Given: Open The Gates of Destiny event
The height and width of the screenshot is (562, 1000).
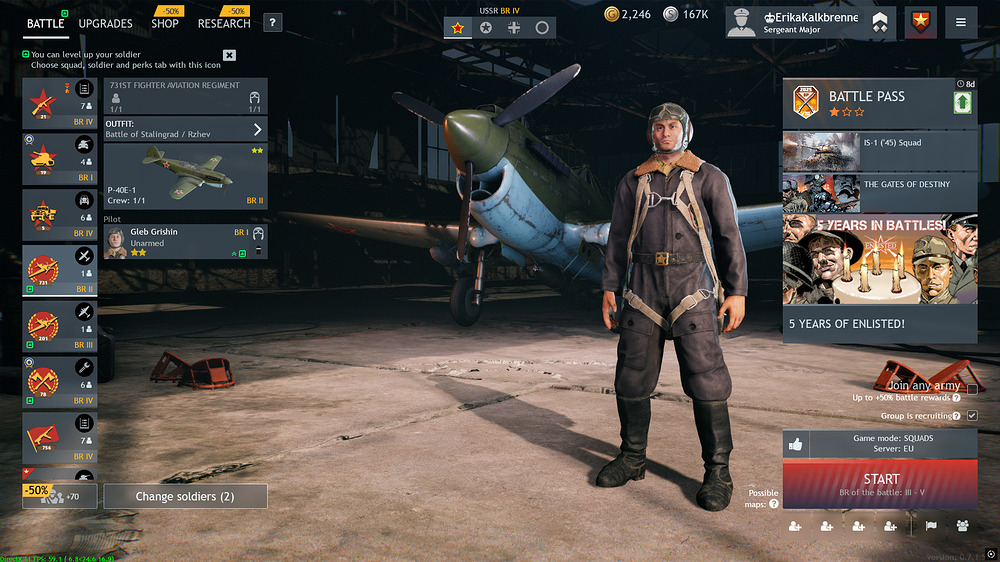Looking at the screenshot, I should click(x=879, y=193).
